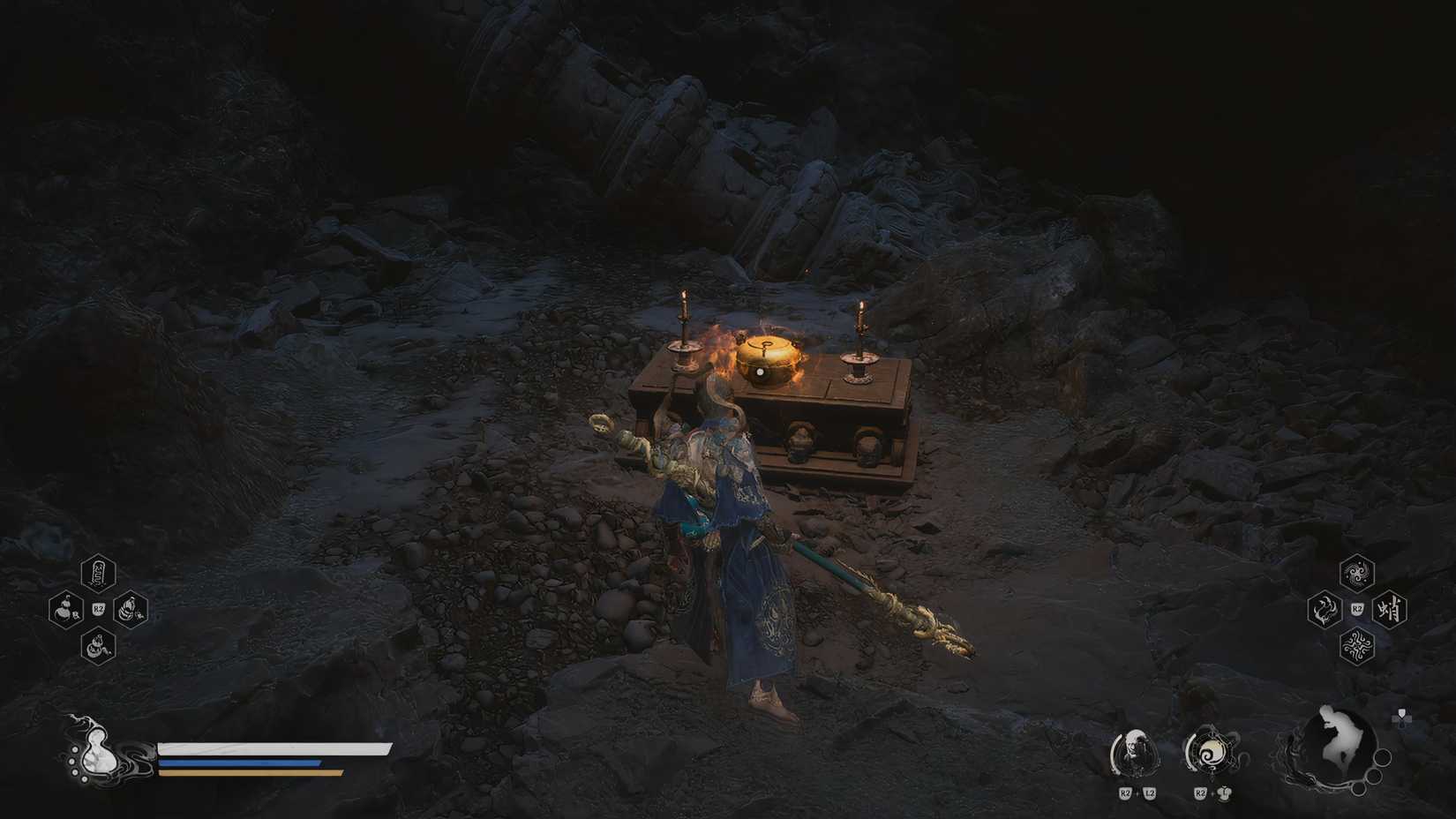The image size is (1456, 819).
Task: Select the frost pattern spell icon below the wheel
Action: tap(1356, 646)
